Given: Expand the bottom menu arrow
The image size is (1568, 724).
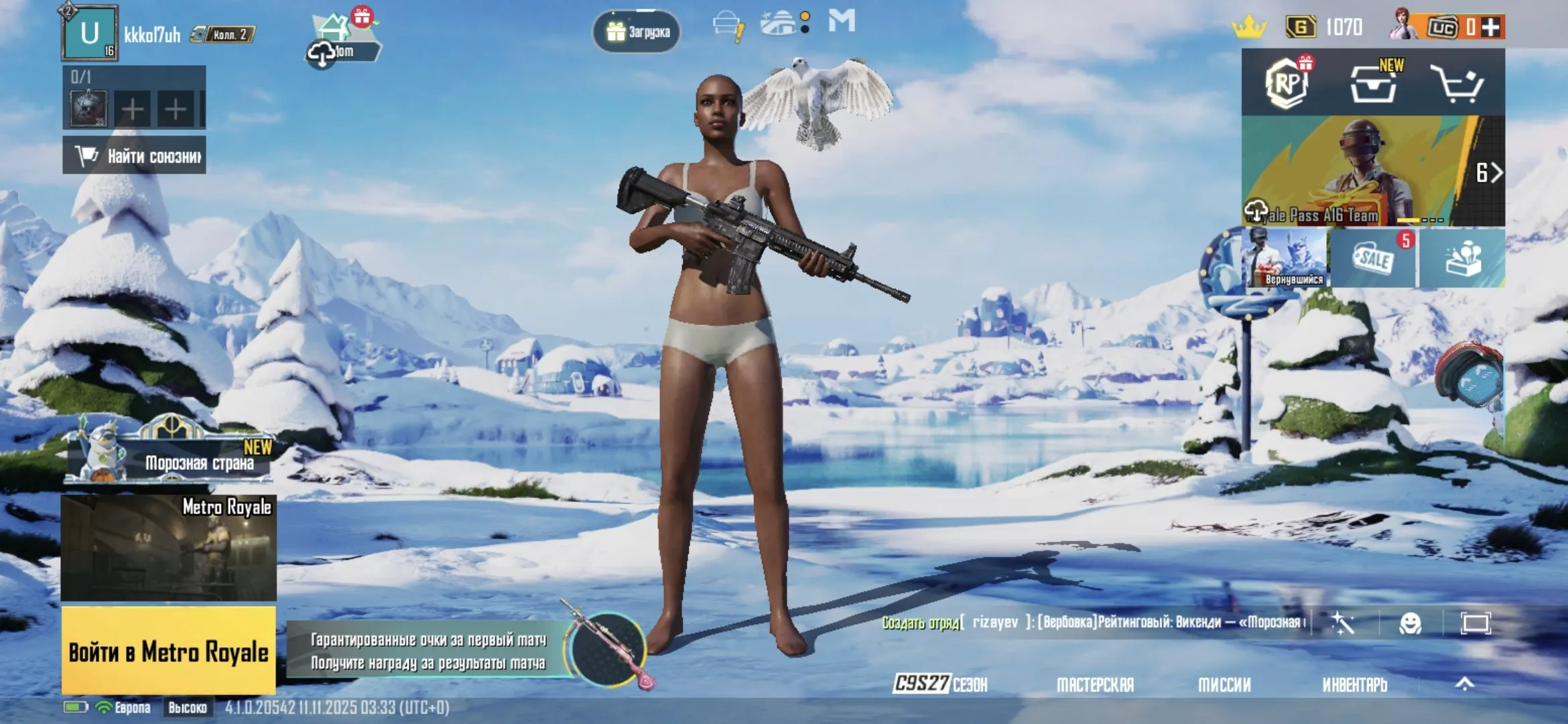Looking at the screenshot, I should tap(1465, 684).
